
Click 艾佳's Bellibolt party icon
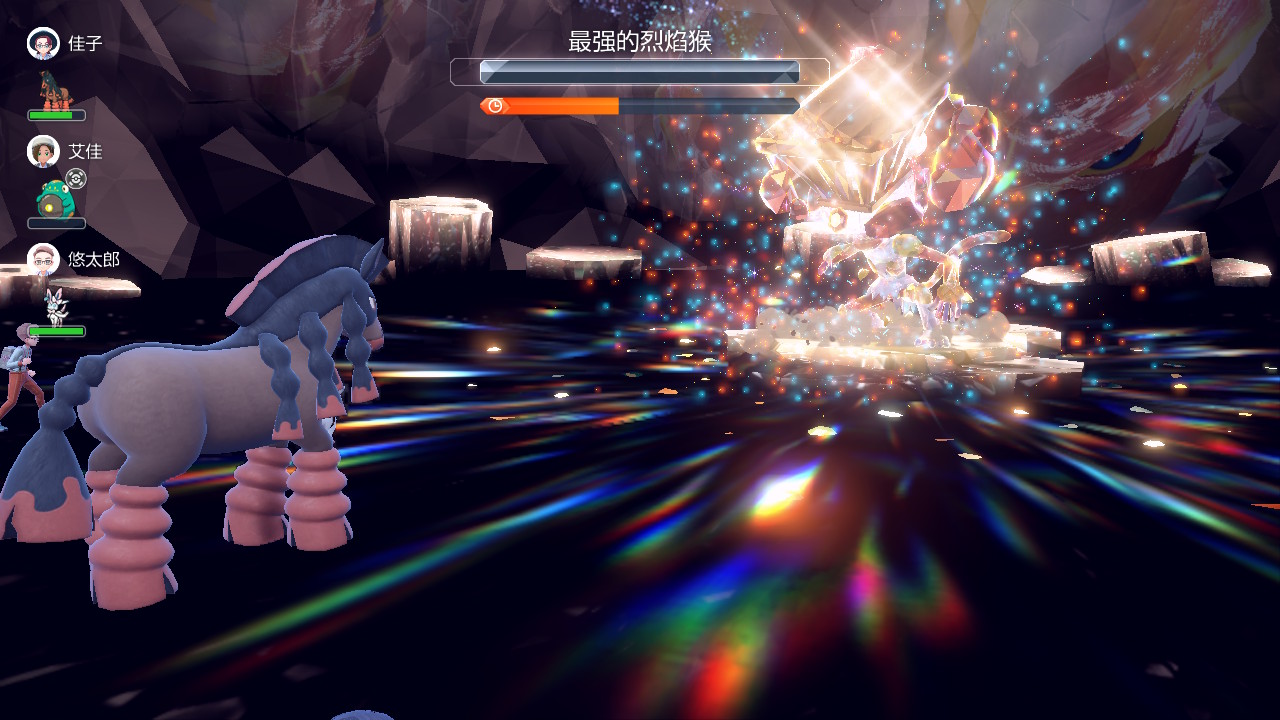pyautogui.click(x=54, y=199)
